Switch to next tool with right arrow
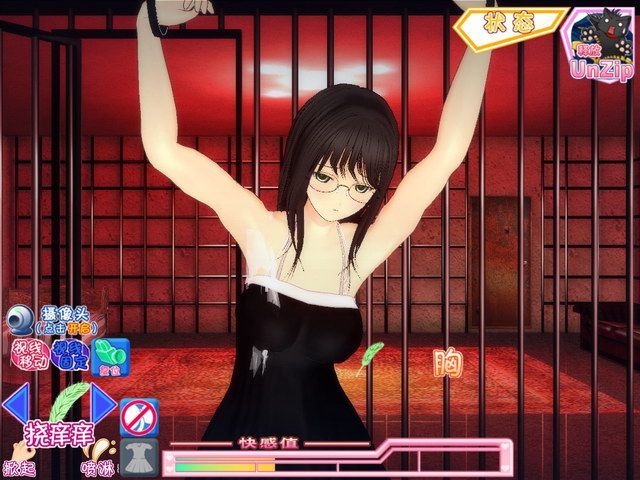Image resolution: width=640 pixels, height=480 pixels. pos(102,404)
